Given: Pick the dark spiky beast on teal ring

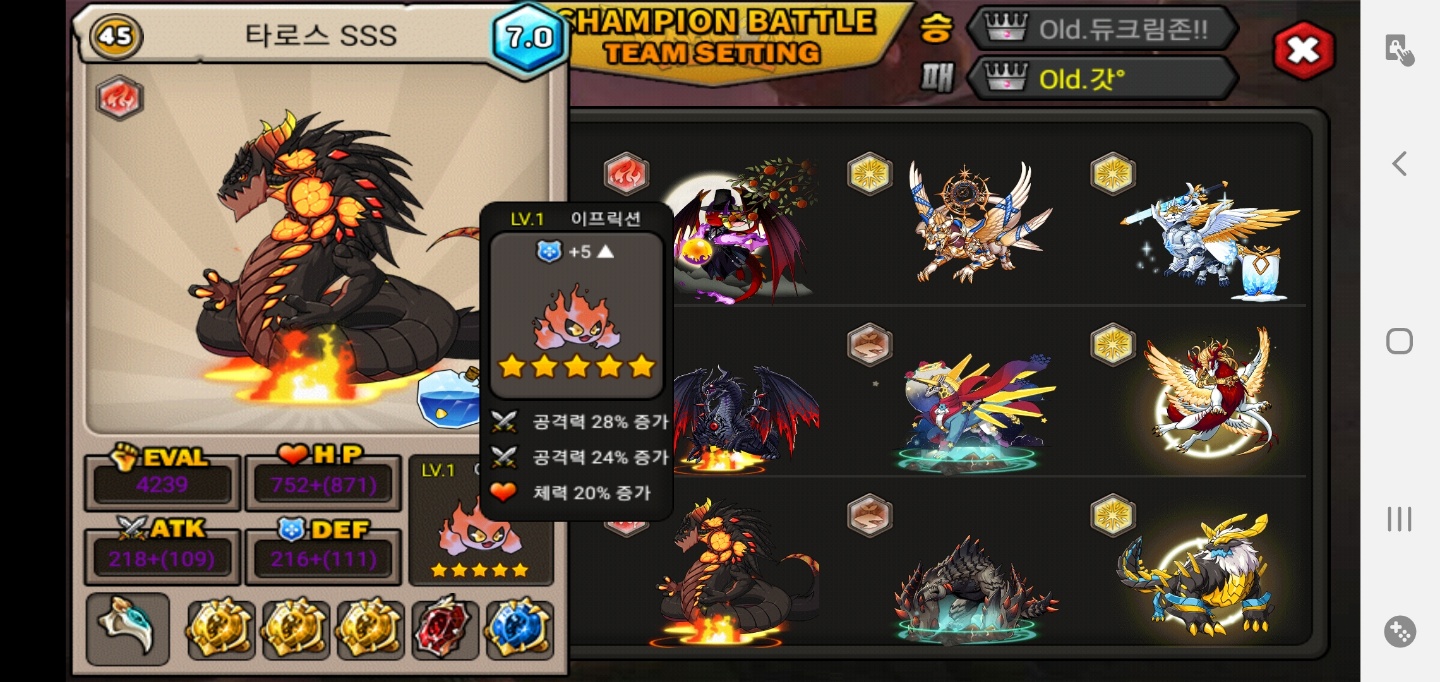Looking at the screenshot, I should coord(972,590).
